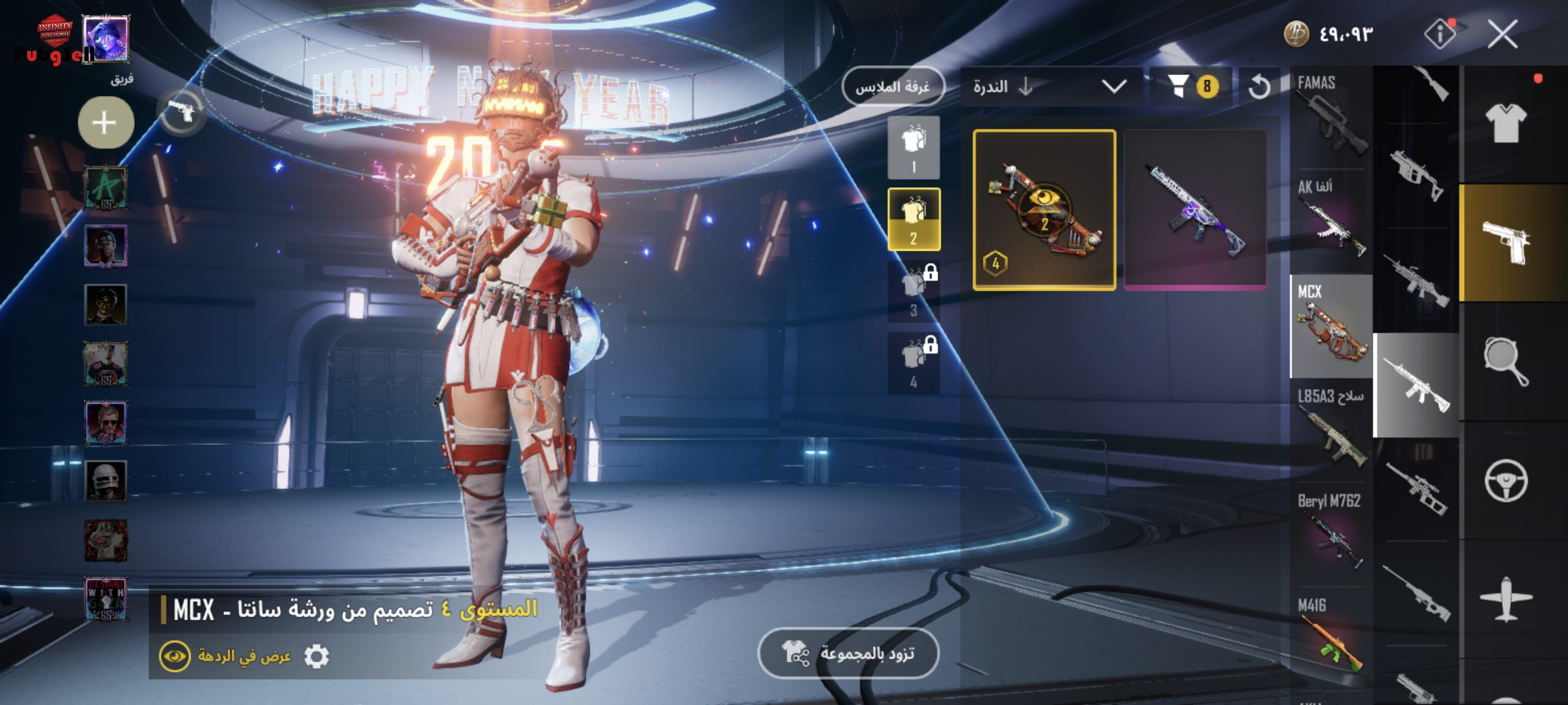Choose FAMAS in weapon list
Viewport: 1568px width, 705px height.
click(1330, 117)
